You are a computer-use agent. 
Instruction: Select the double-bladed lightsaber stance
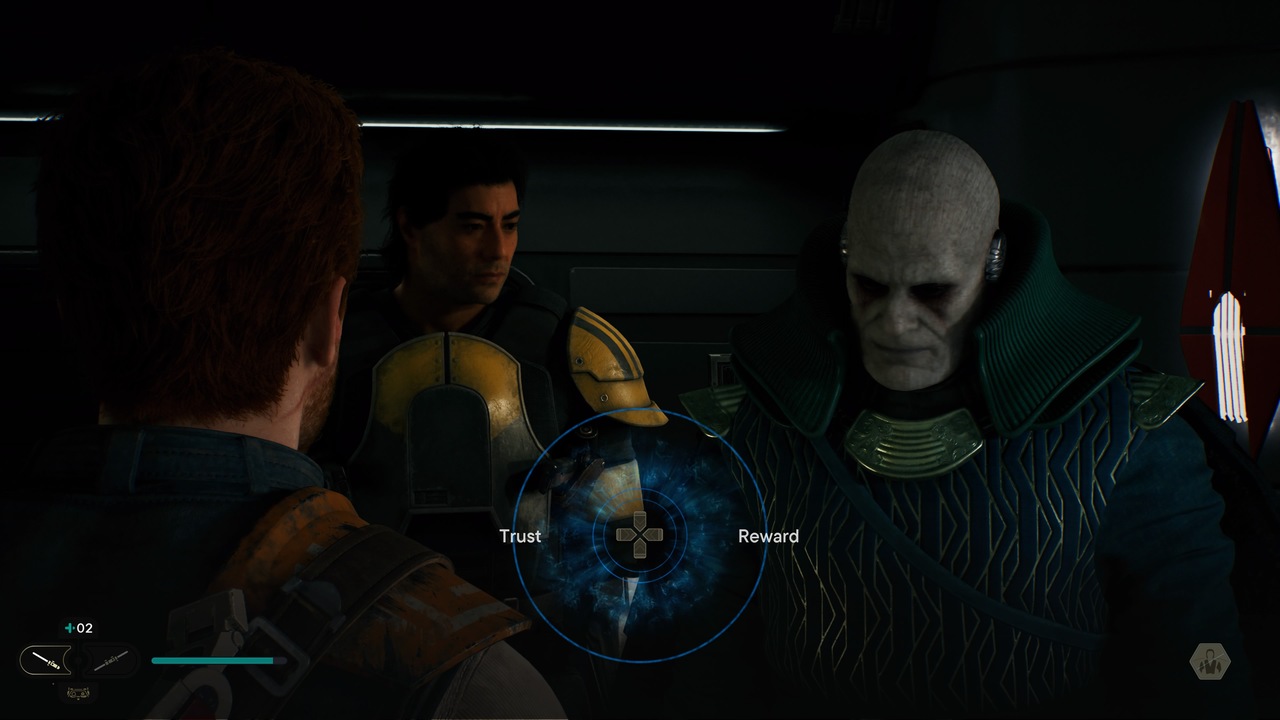(110, 660)
